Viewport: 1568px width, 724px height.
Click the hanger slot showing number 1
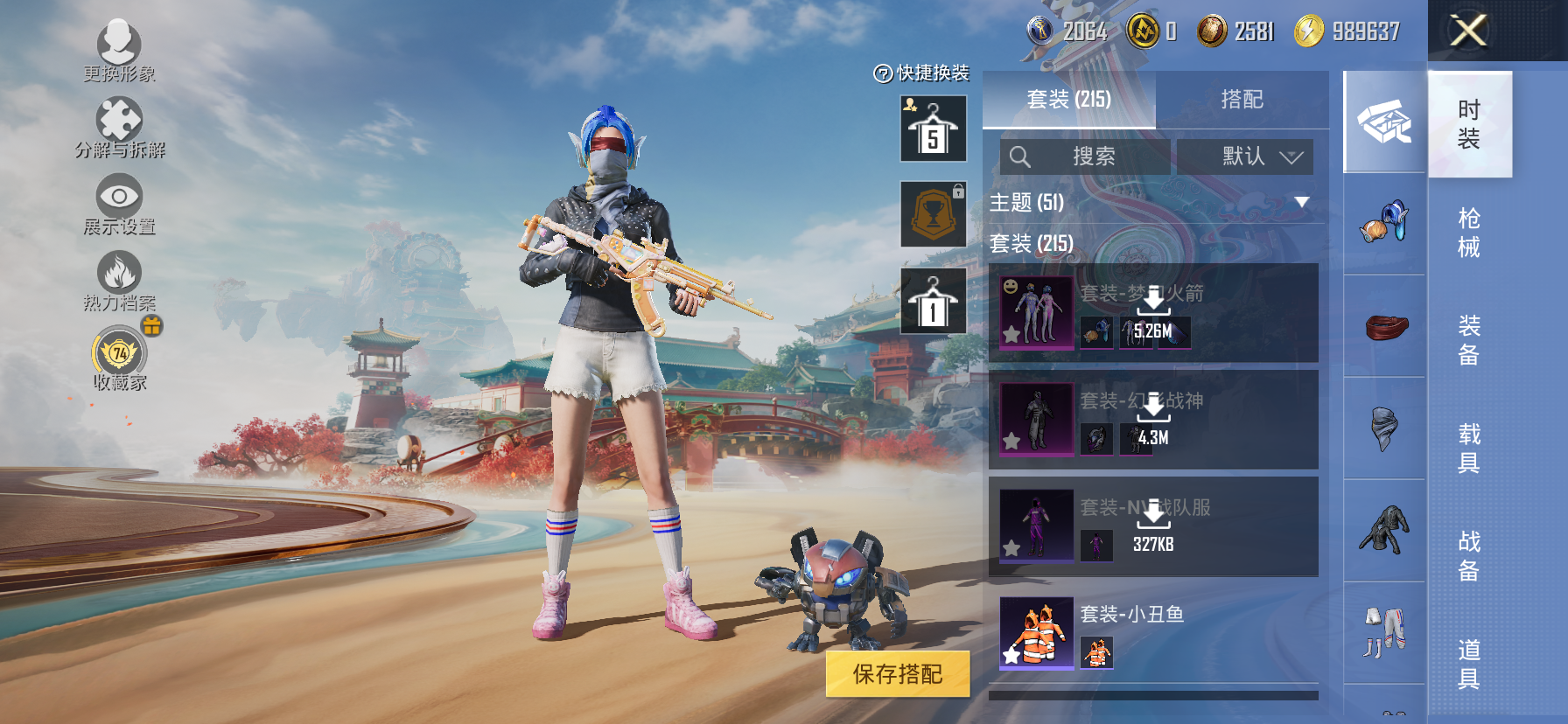pos(932,300)
